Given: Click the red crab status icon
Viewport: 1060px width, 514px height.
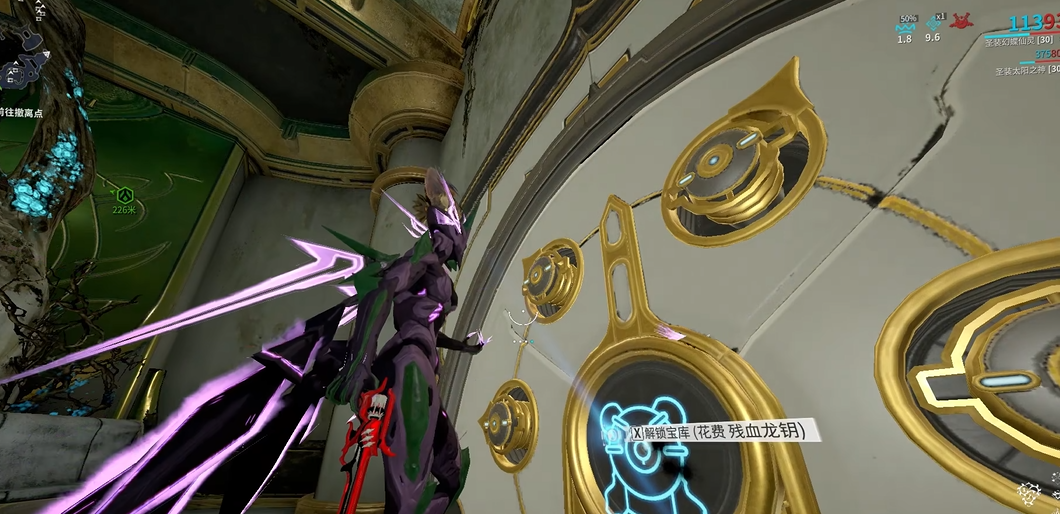Looking at the screenshot, I should (x=964, y=21).
